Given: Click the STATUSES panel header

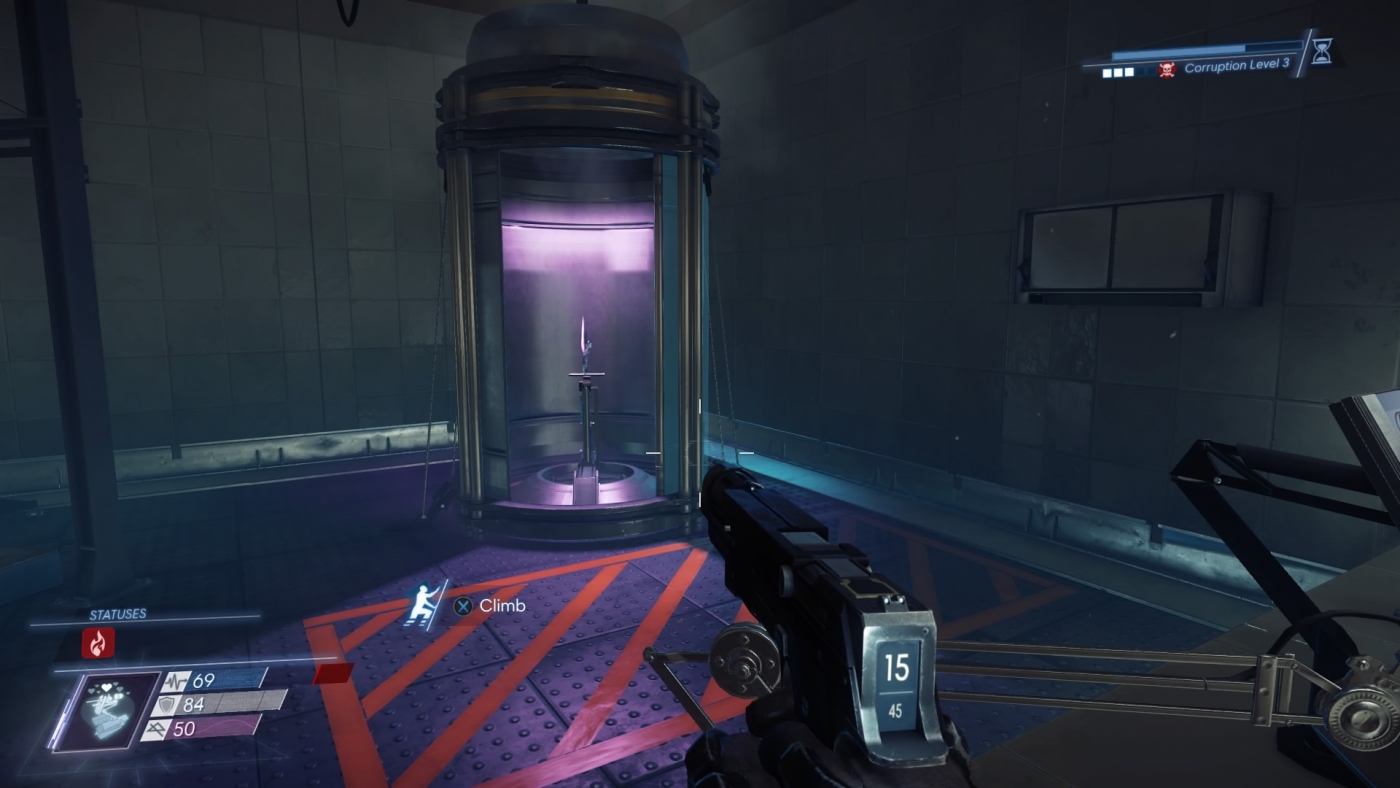Looking at the screenshot, I should click(x=117, y=614).
